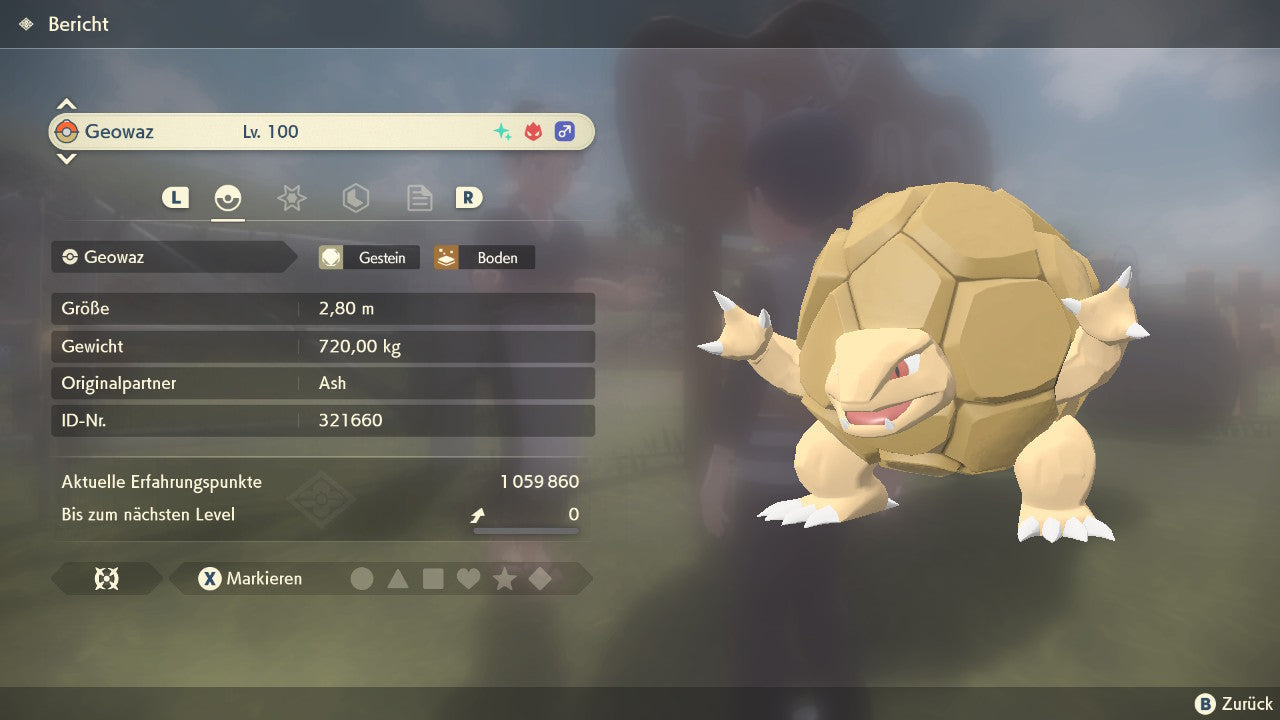Toggle the square marking
This screenshot has width=1280, height=720.
click(433, 579)
